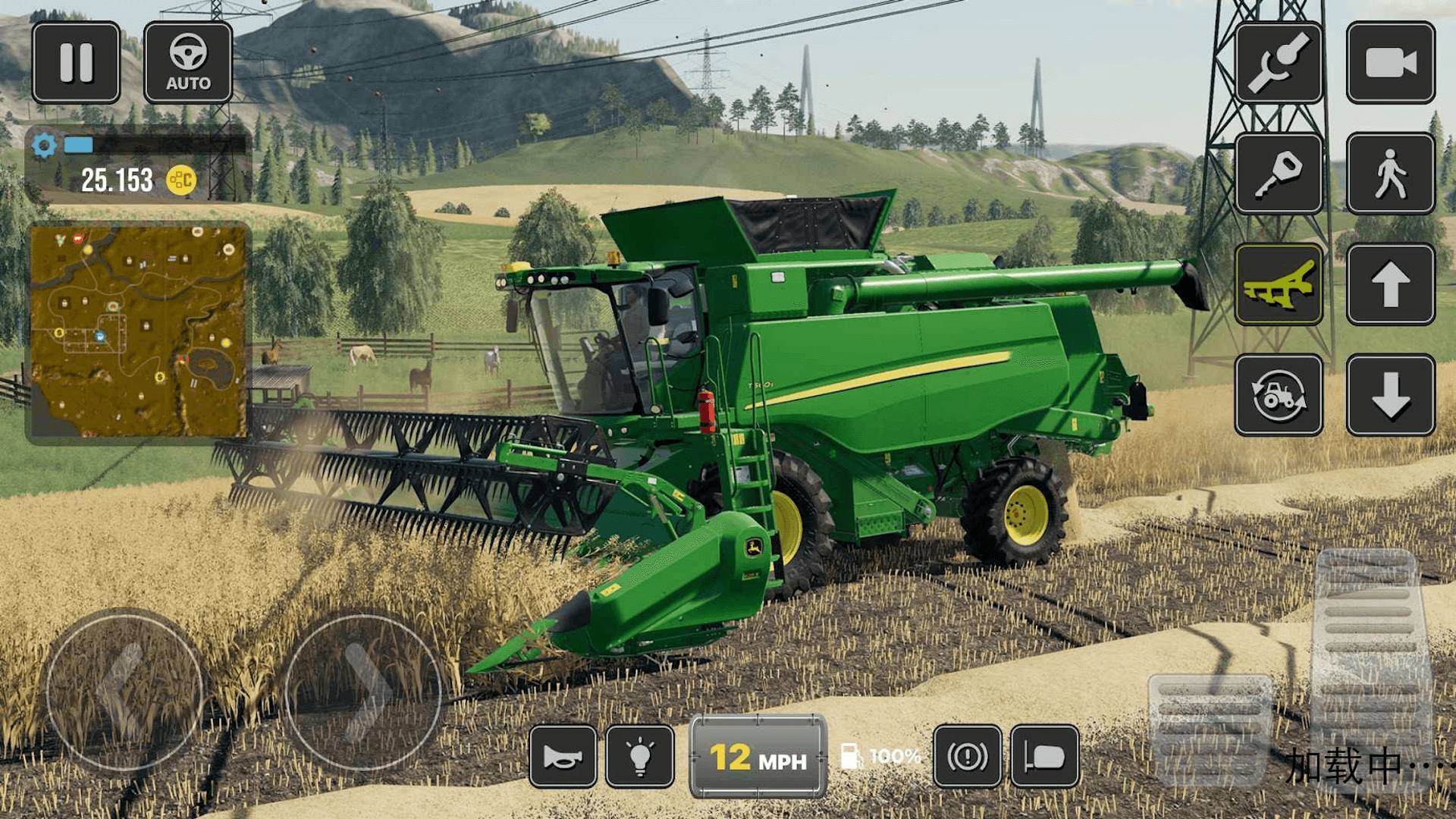Viewport: 1456px width, 819px height.
Task: Toggle the AUTO steering wheel button
Action: (x=188, y=62)
